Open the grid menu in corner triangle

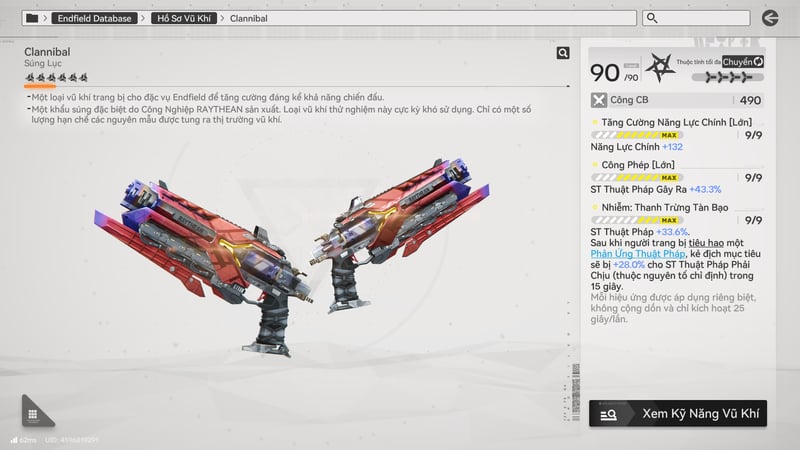tap(33, 414)
